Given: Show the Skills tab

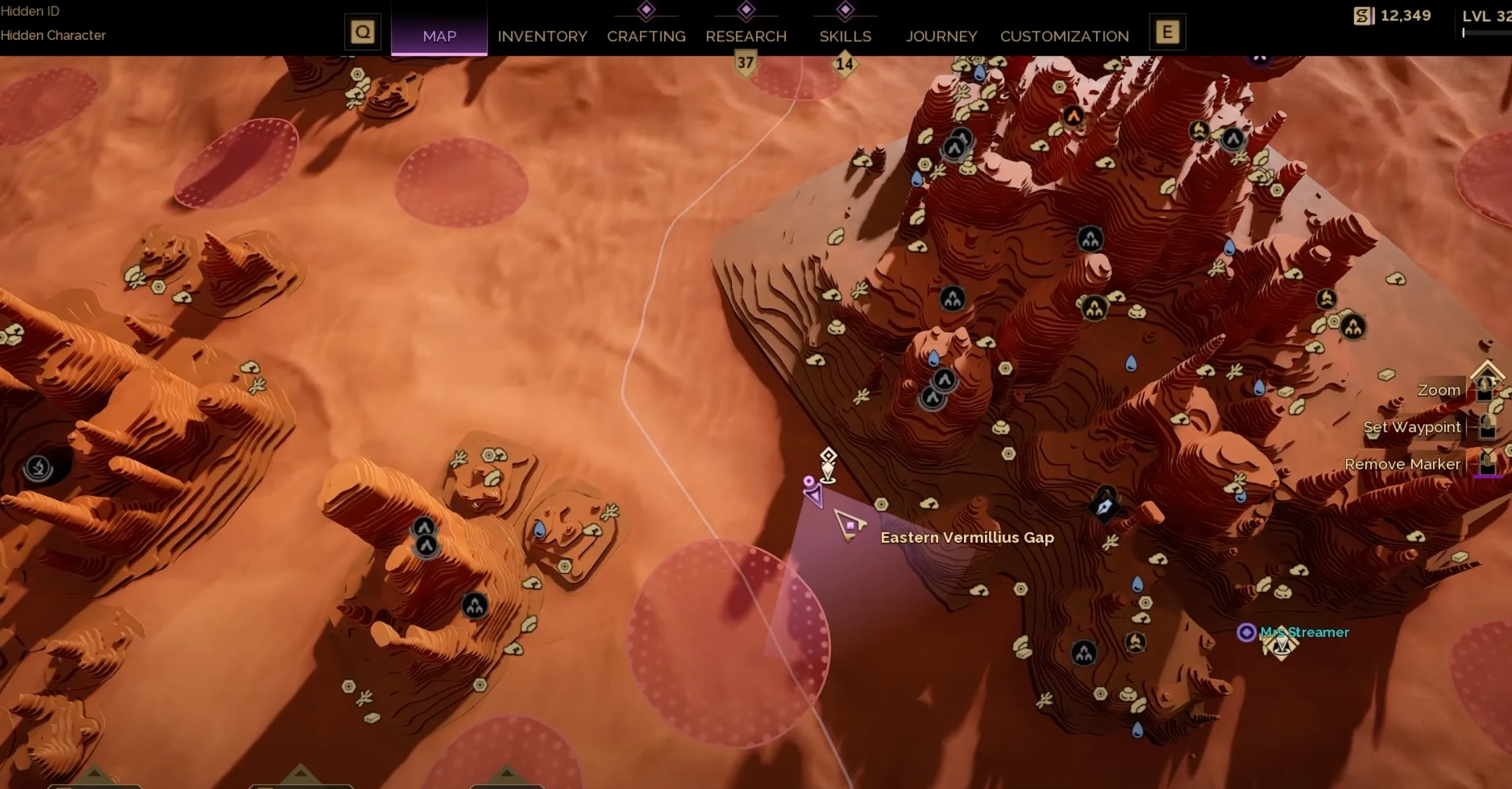Looking at the screenshot, I should (845, 36).
